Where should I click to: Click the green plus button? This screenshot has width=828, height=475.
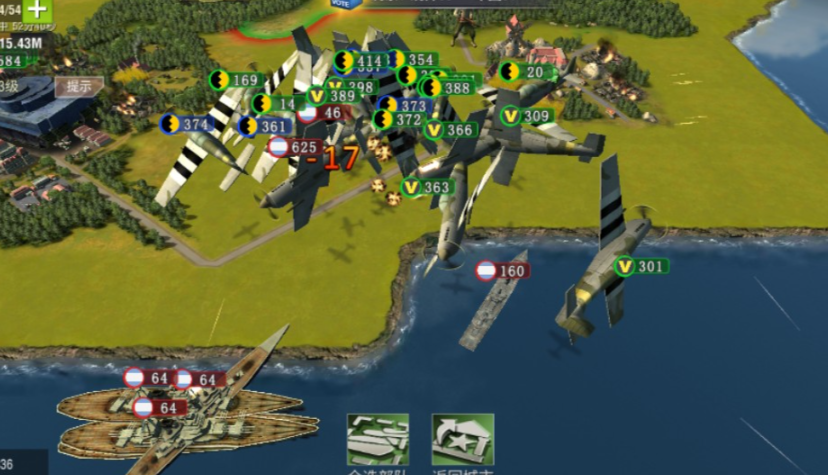point(37,10)
